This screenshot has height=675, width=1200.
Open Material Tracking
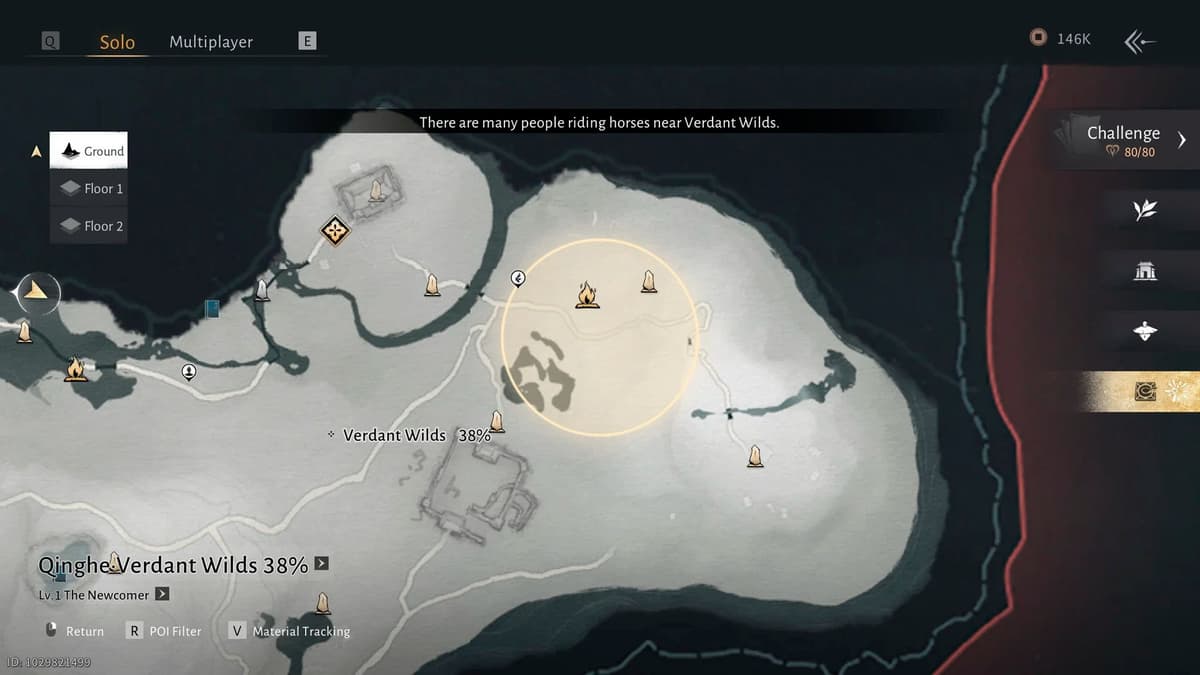(290, 631)
